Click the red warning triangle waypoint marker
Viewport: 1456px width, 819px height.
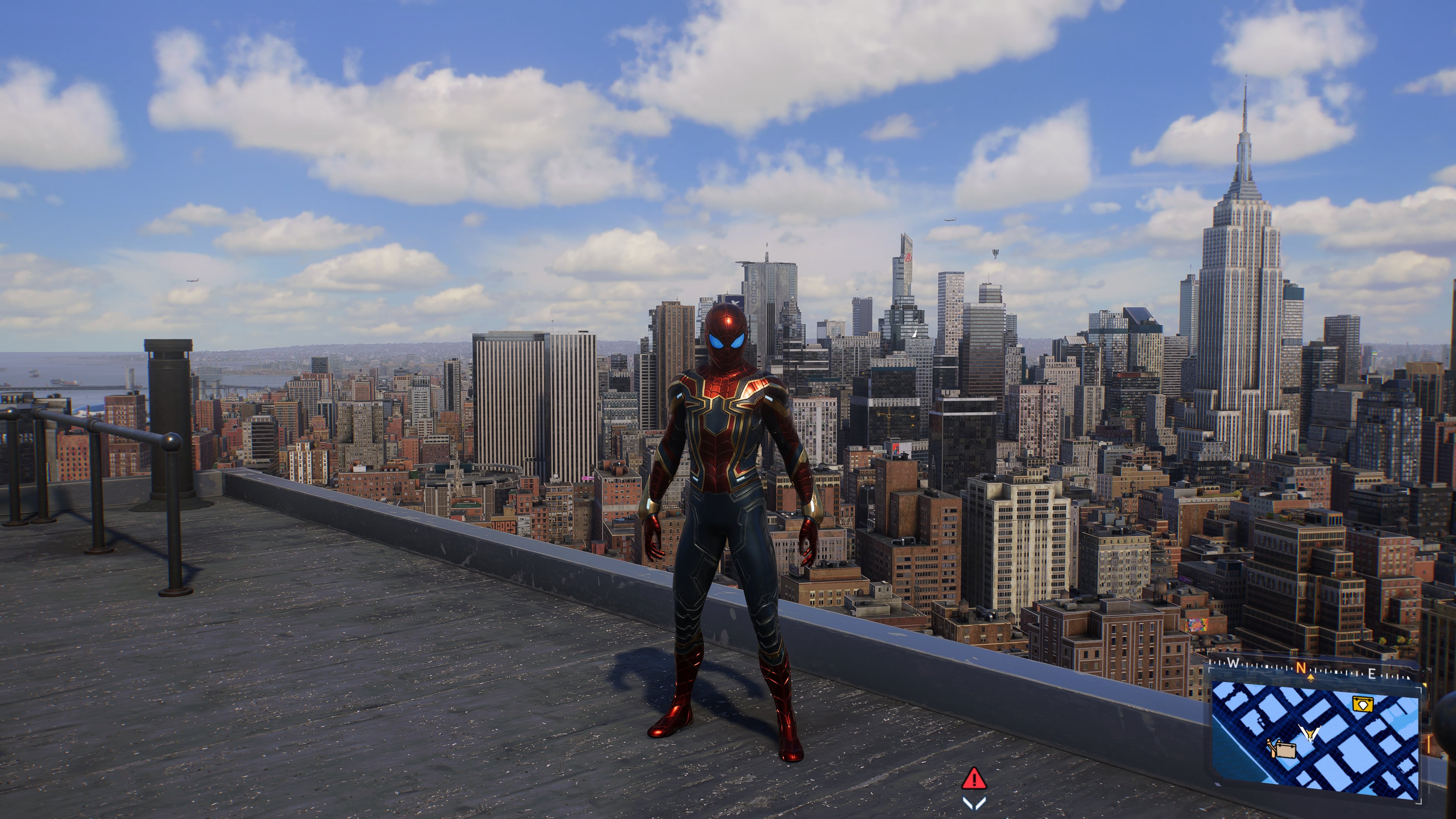(974, 779)
